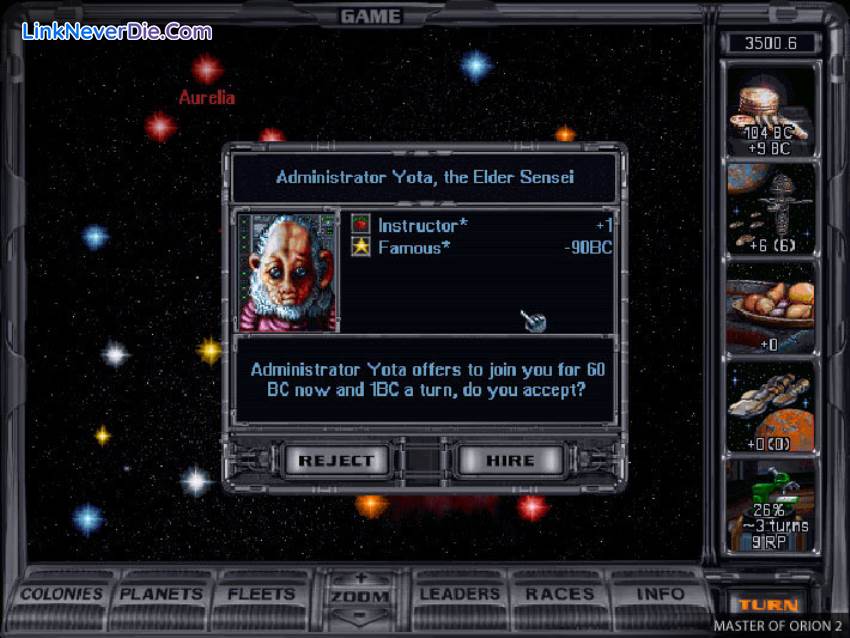Viewport: 850px width, 638px height.
Task: Open the Info screen
Action: (x=659, y=594)
